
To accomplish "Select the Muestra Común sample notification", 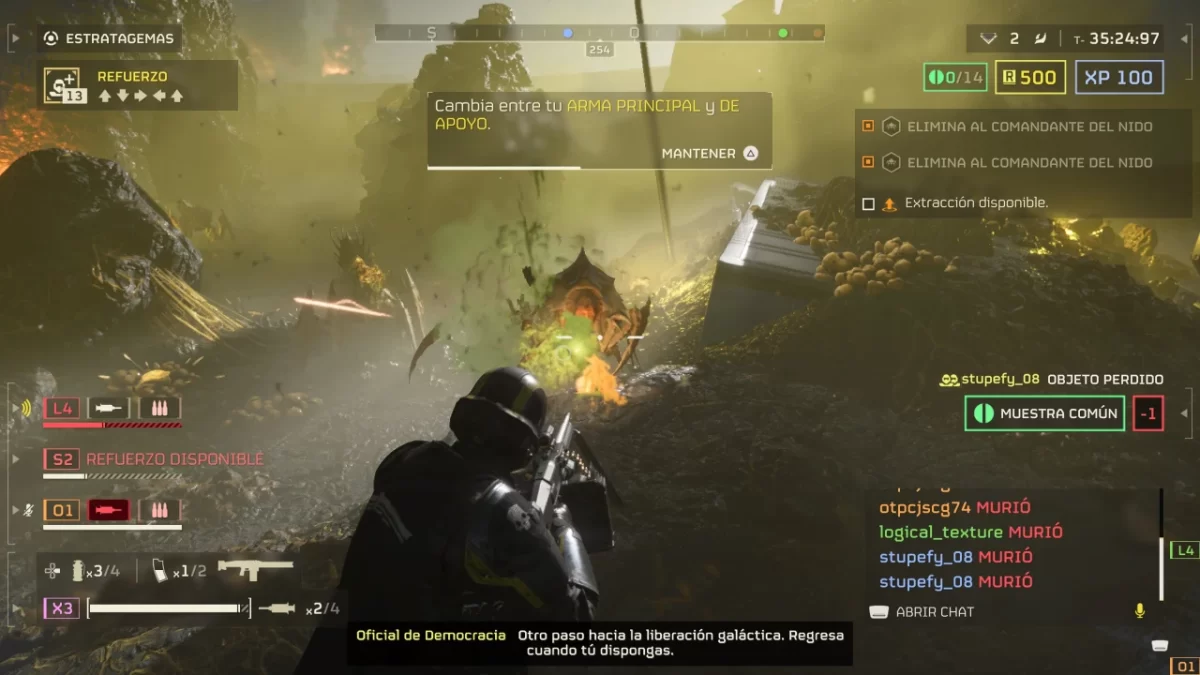I will coord(1044,414).
